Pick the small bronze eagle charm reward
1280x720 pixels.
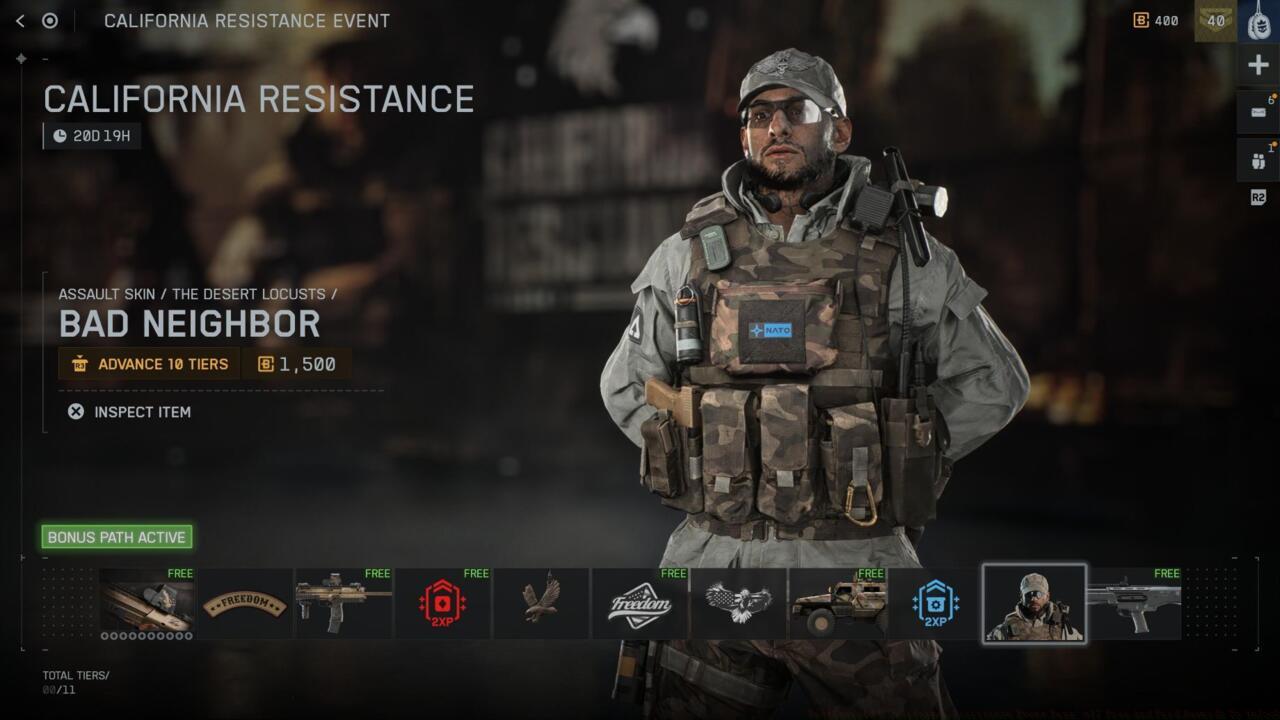(541, 604)
